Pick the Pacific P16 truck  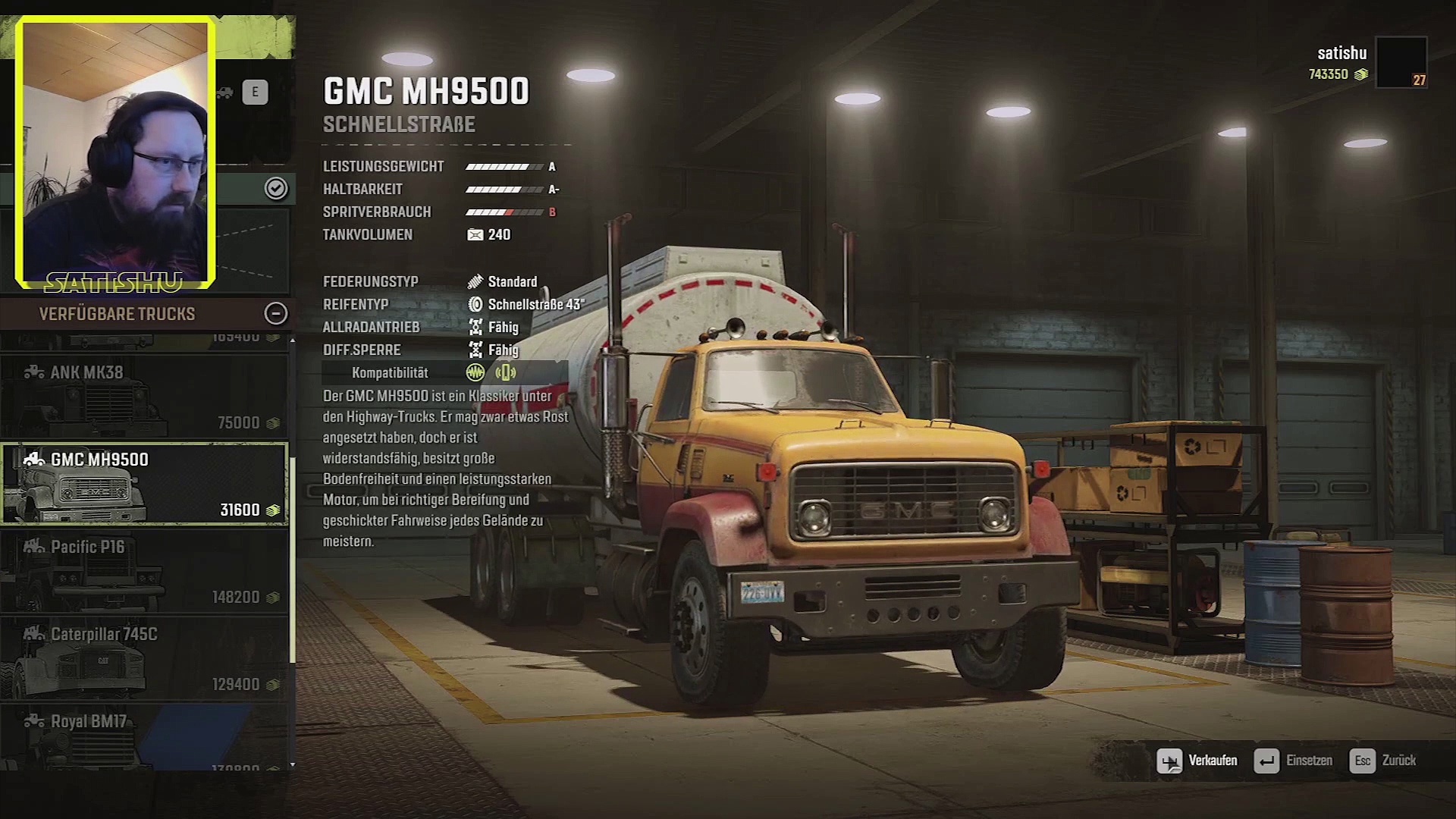144,571
